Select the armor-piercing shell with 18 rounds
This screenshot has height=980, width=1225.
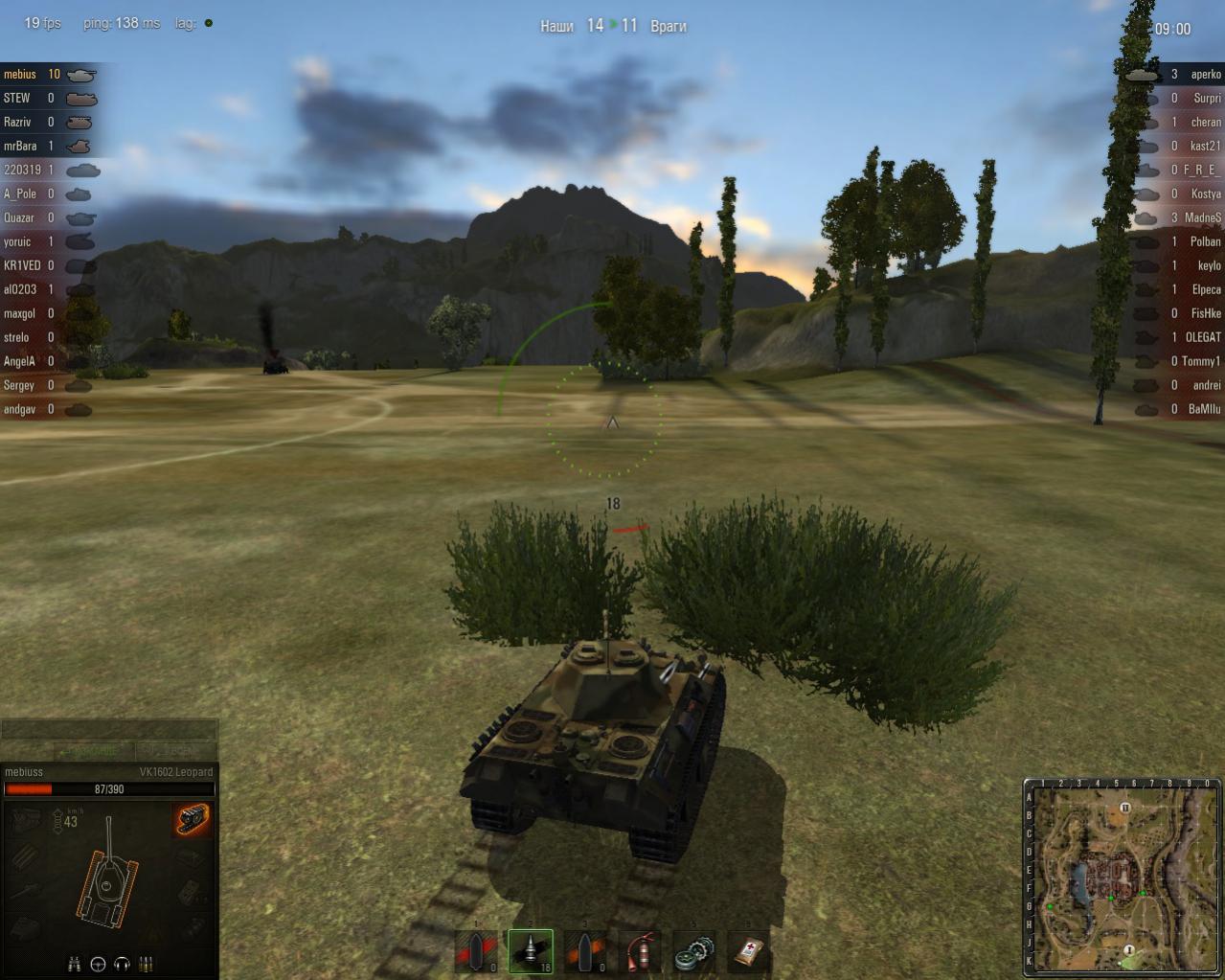click(531, 951)
